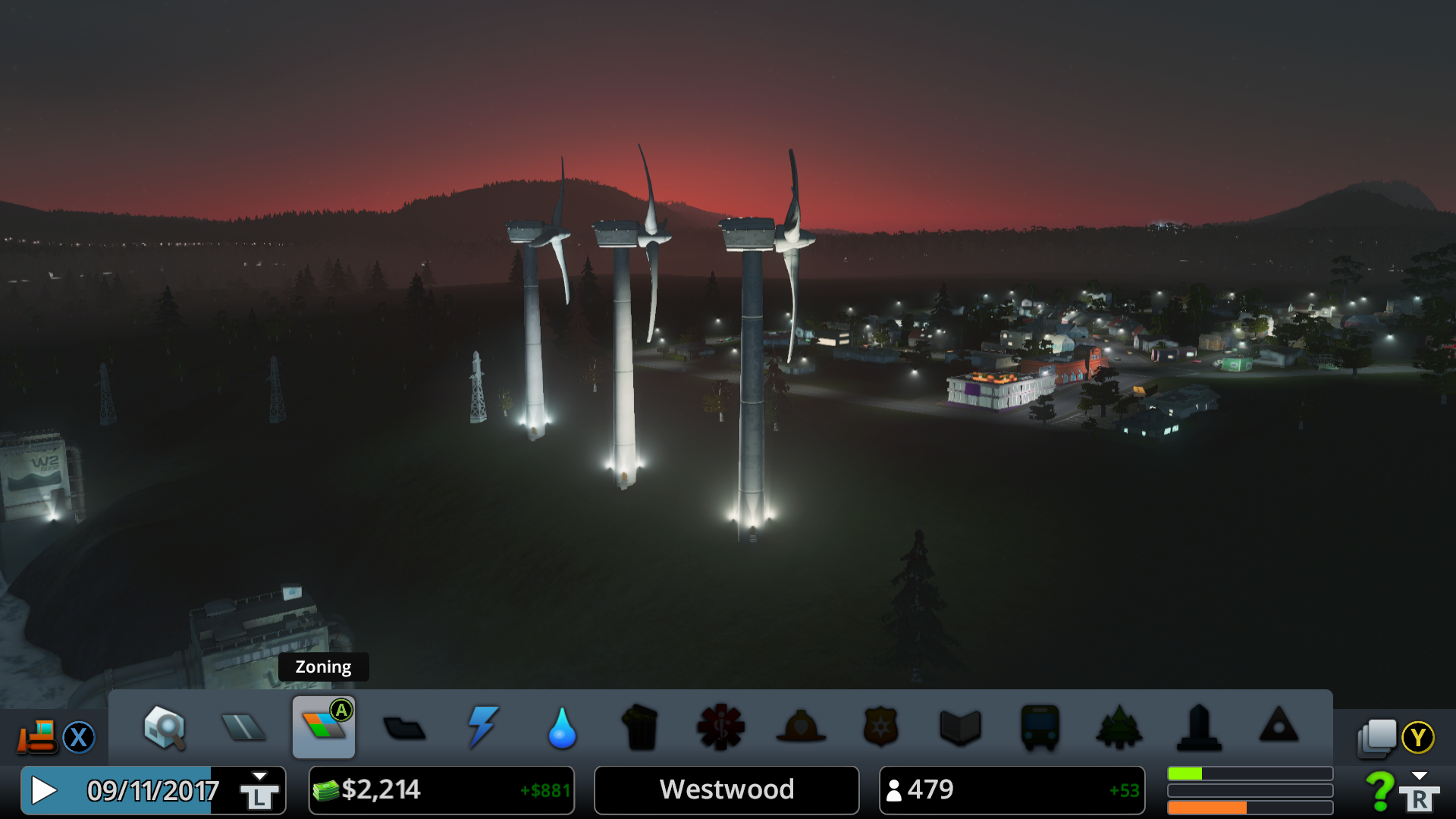This screenshot has width=1456, height=819.
Task: Open the Education book menu
Action: (x=960, y=728)
